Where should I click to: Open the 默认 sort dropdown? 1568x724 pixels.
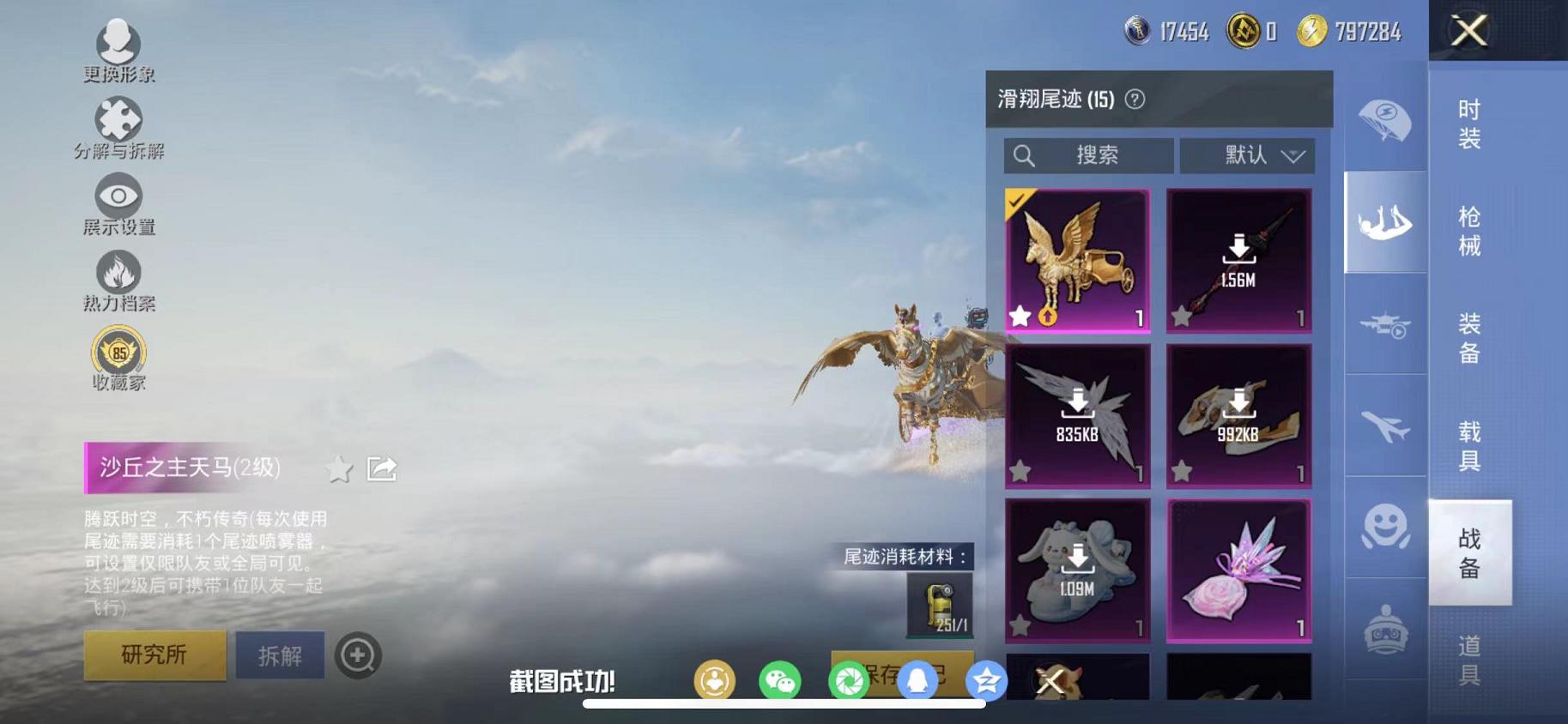click(1246, 155)
